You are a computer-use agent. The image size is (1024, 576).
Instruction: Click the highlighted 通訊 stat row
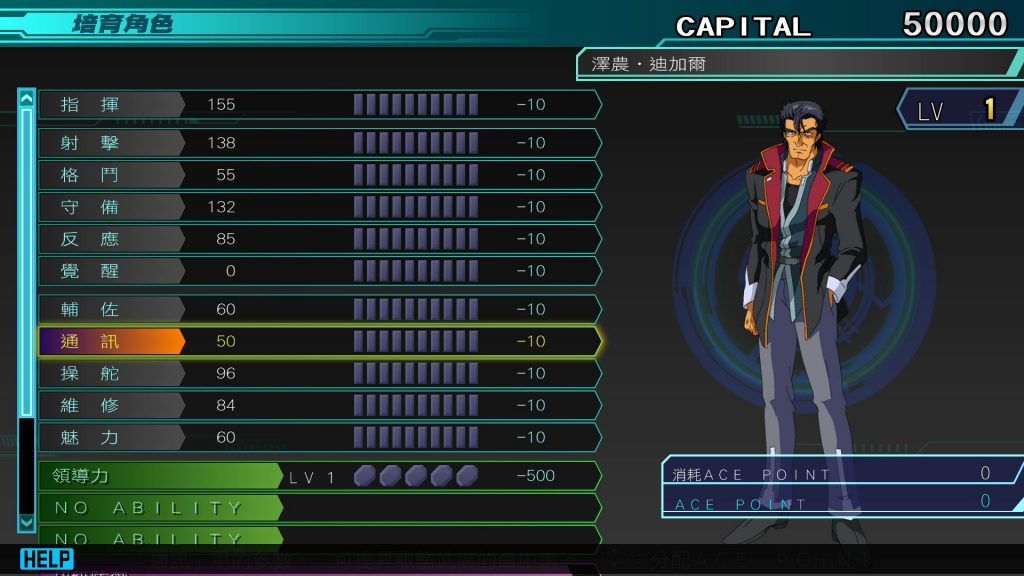pos(318,341)
